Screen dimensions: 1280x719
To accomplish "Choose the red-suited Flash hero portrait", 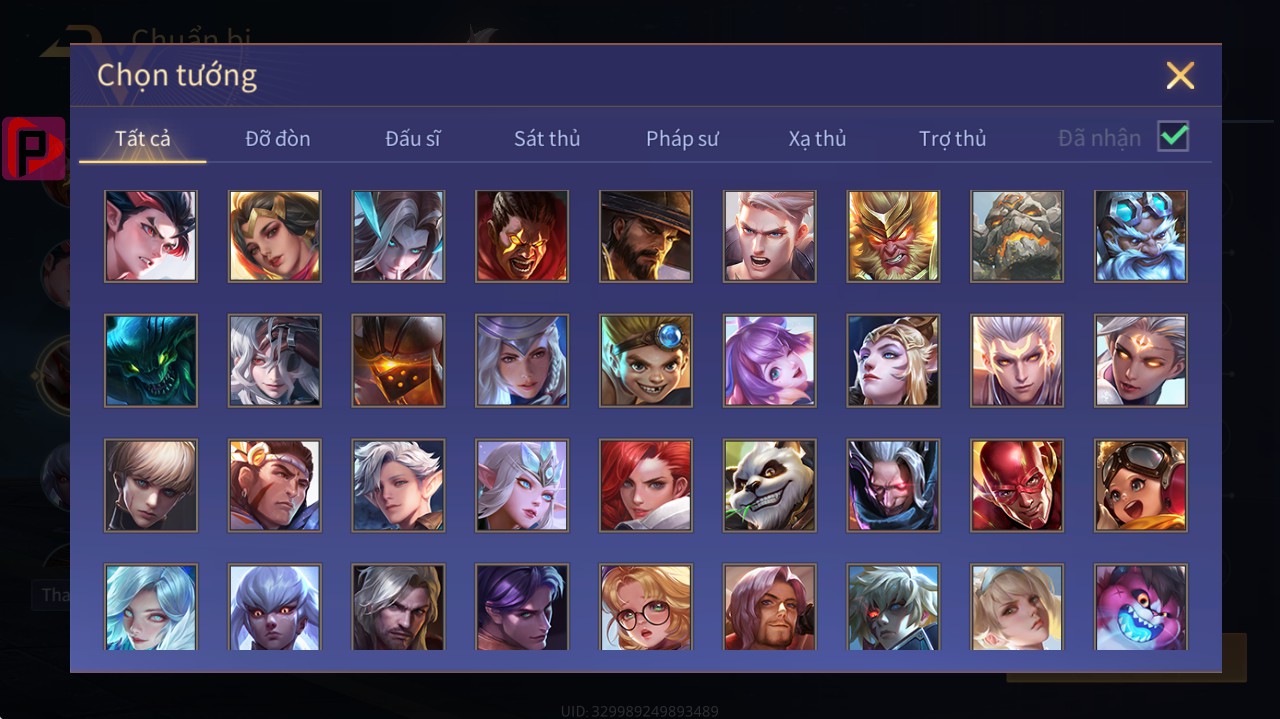I will pos(1017,485).
